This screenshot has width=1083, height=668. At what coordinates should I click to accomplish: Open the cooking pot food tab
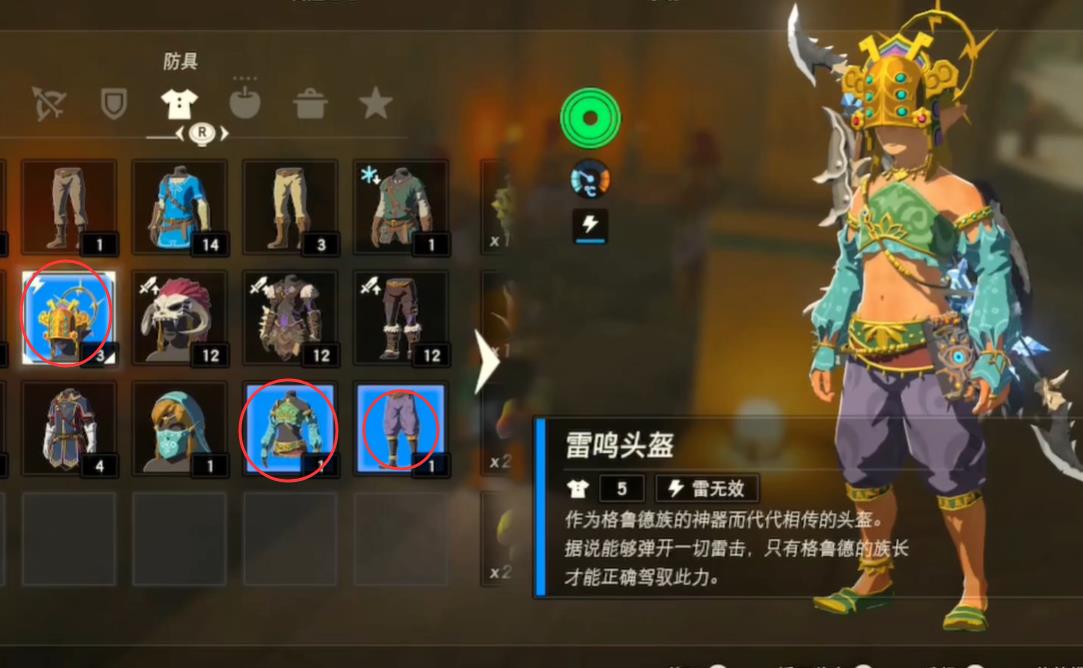point(311,103)
